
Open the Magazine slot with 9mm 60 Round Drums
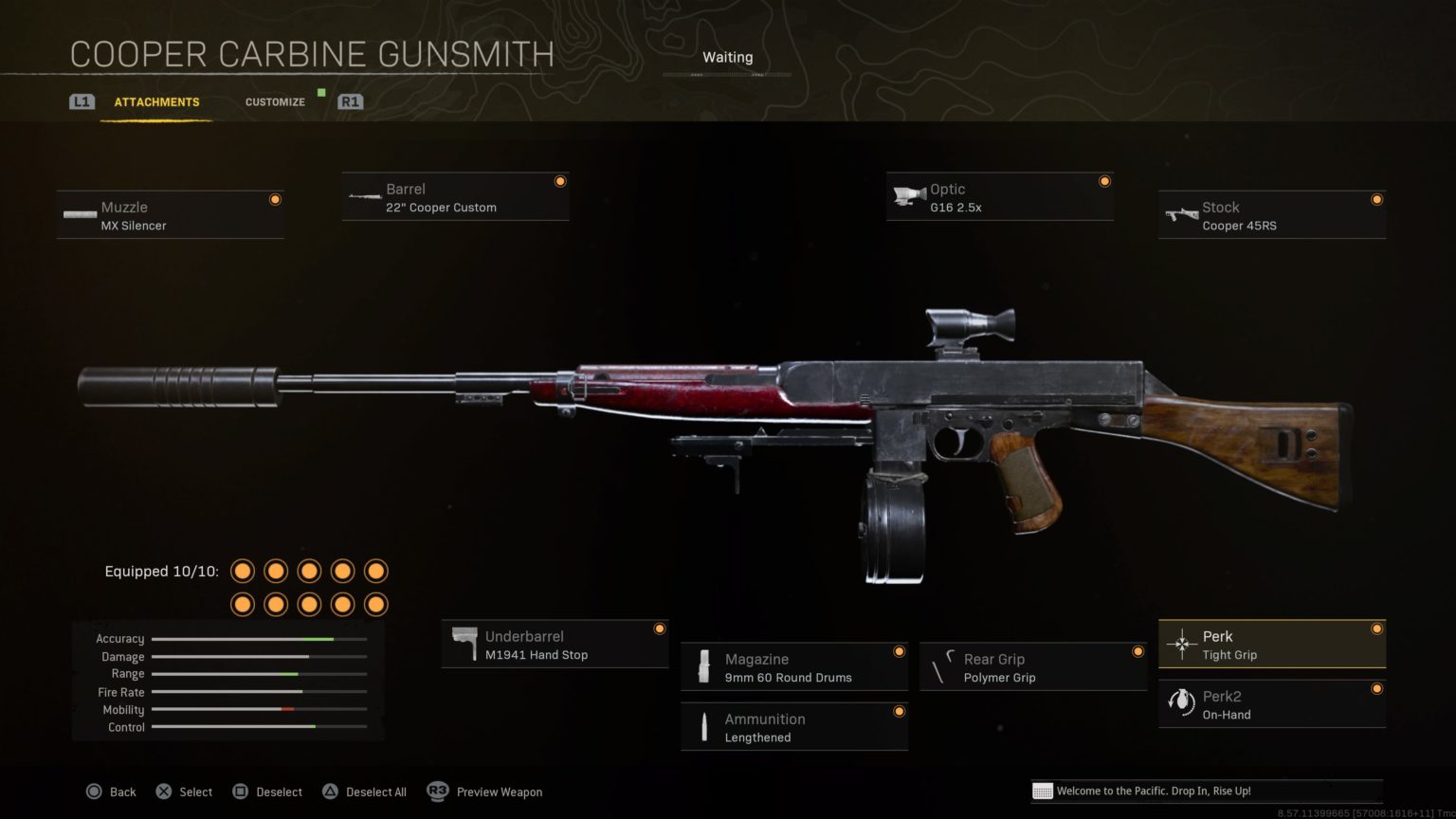[794, 666]
